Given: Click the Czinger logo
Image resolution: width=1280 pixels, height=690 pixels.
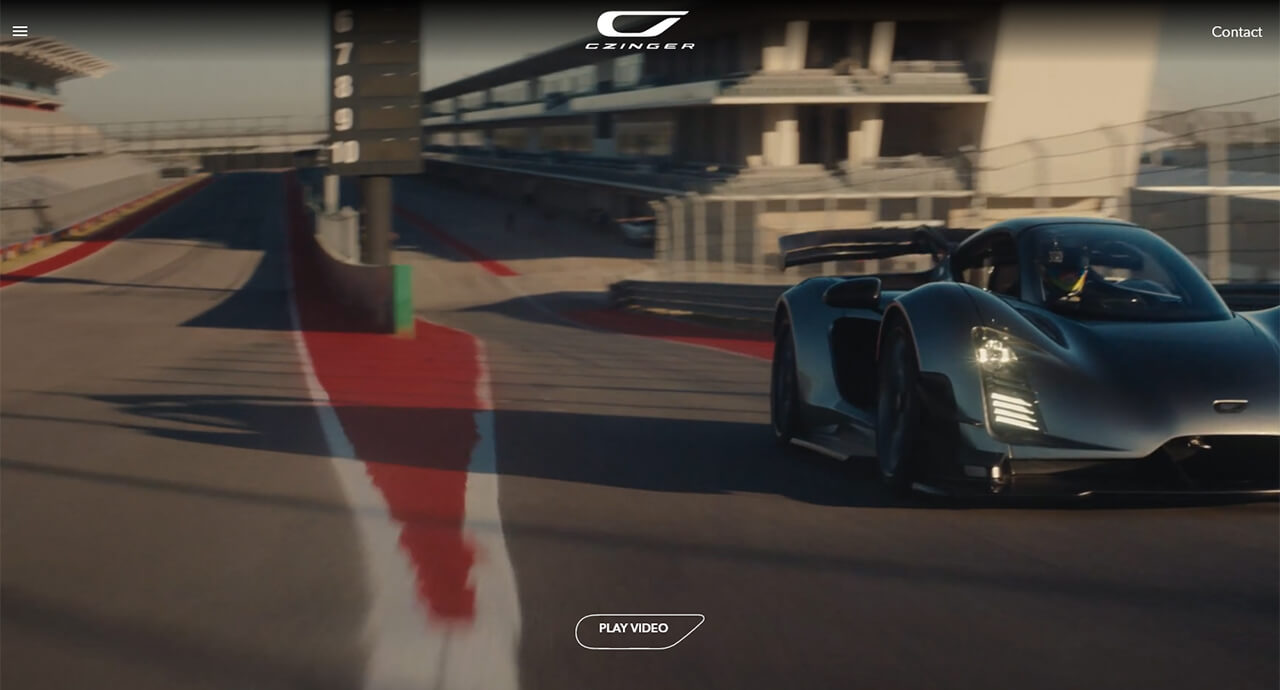Looking at the screenshot, I should tap(640, 30).
